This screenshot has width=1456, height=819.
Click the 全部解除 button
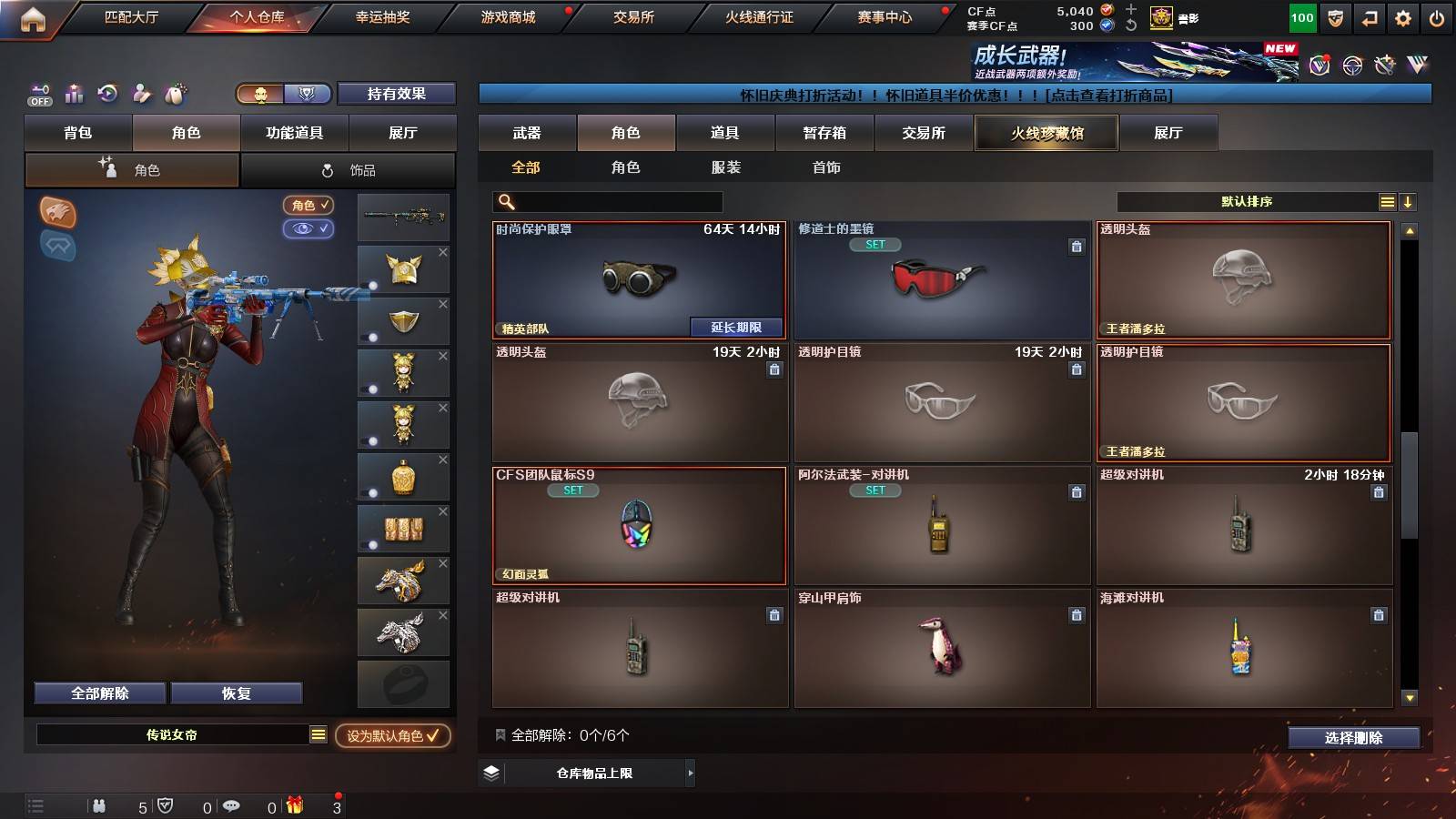click(x=98, y=693)
